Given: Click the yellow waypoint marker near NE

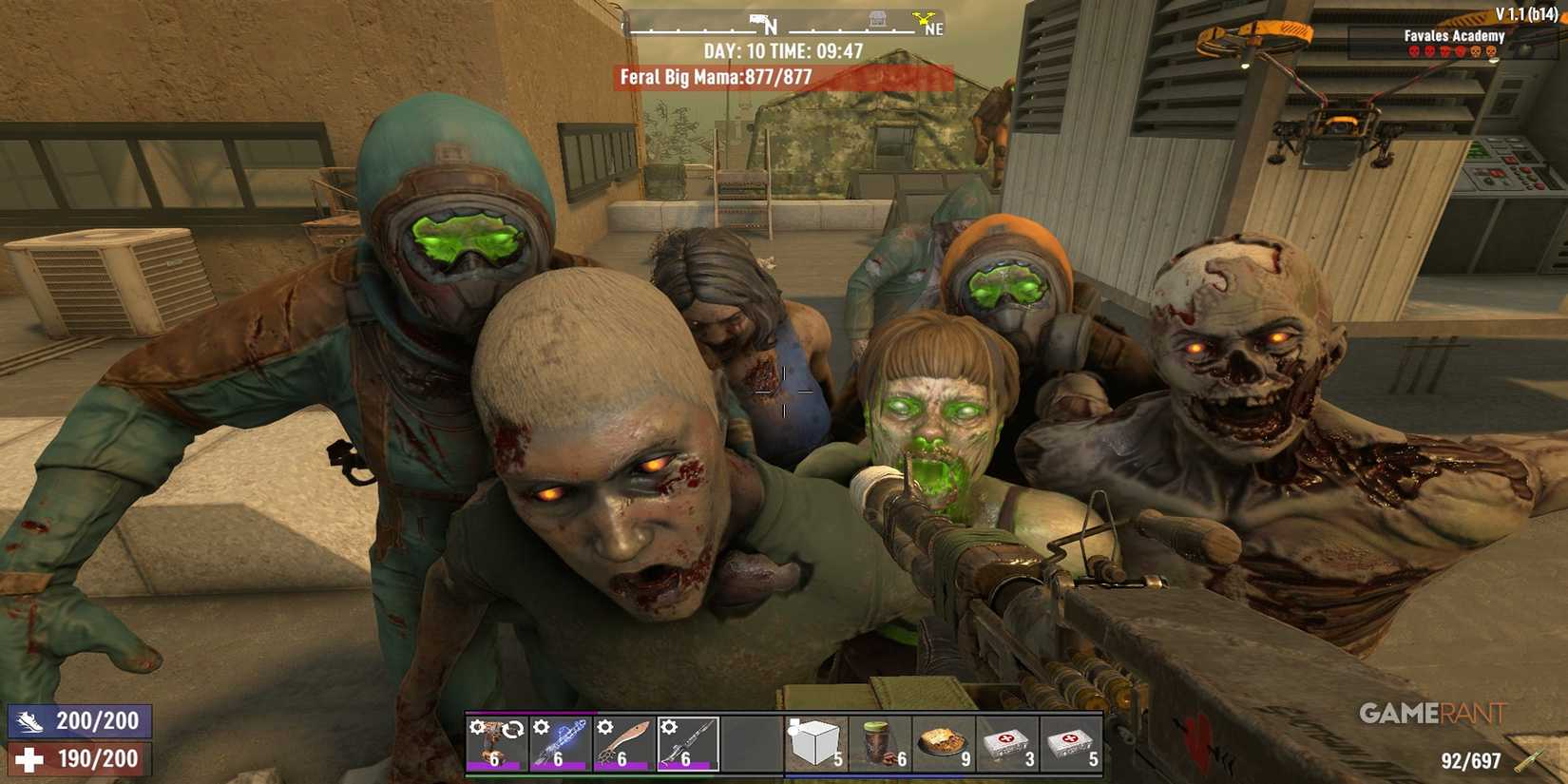Looking at the screenshot, I should [923, 19].
